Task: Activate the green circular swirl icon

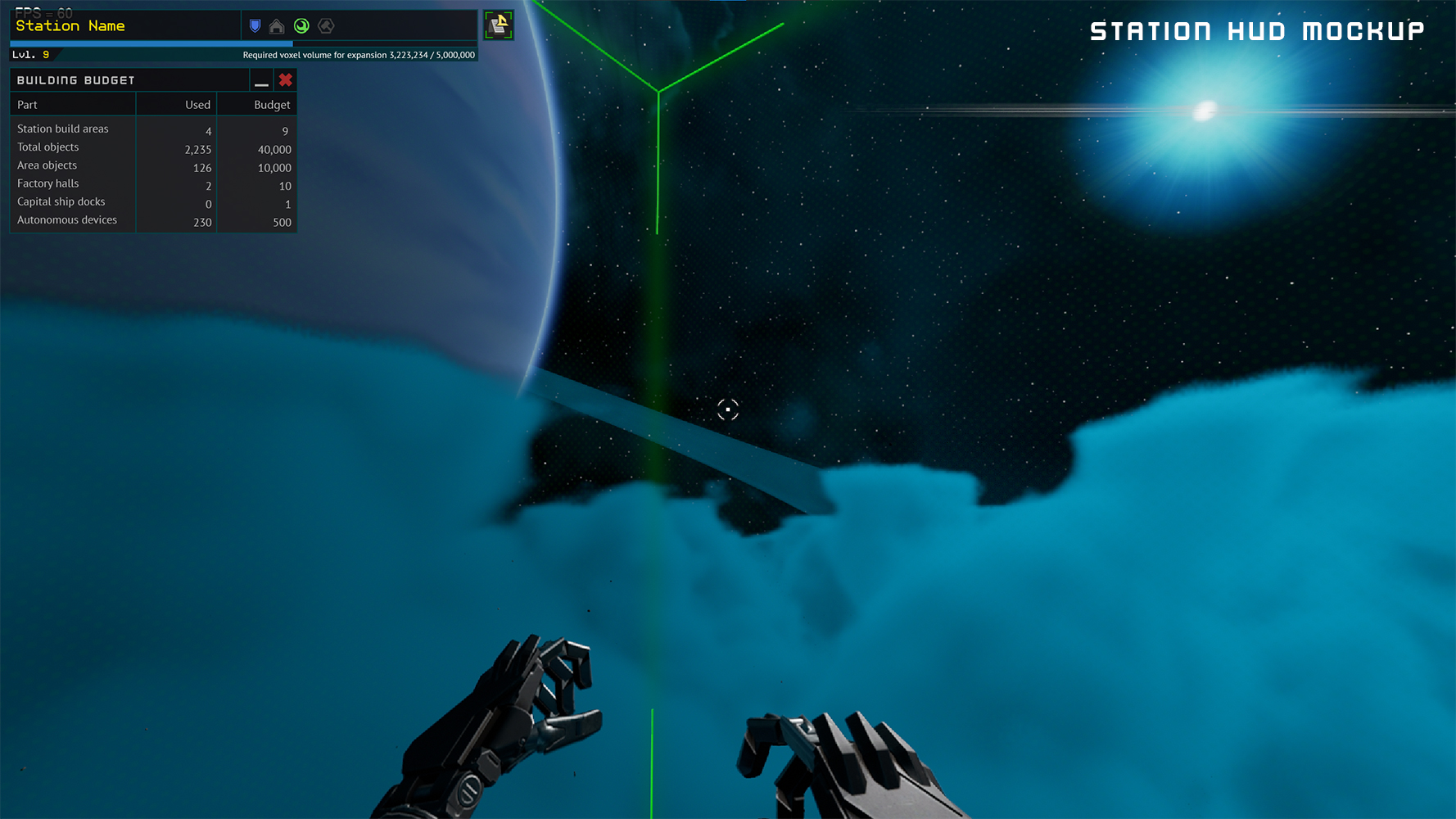Action: click(x=301, y=26)
